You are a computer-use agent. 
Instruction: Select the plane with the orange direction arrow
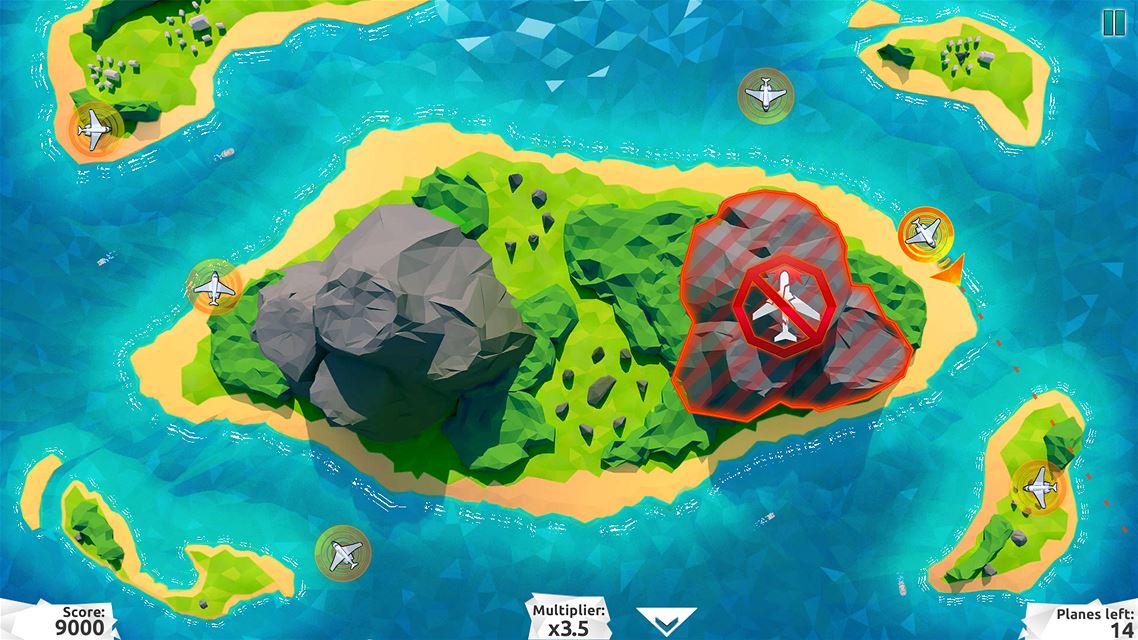[922, 233]
